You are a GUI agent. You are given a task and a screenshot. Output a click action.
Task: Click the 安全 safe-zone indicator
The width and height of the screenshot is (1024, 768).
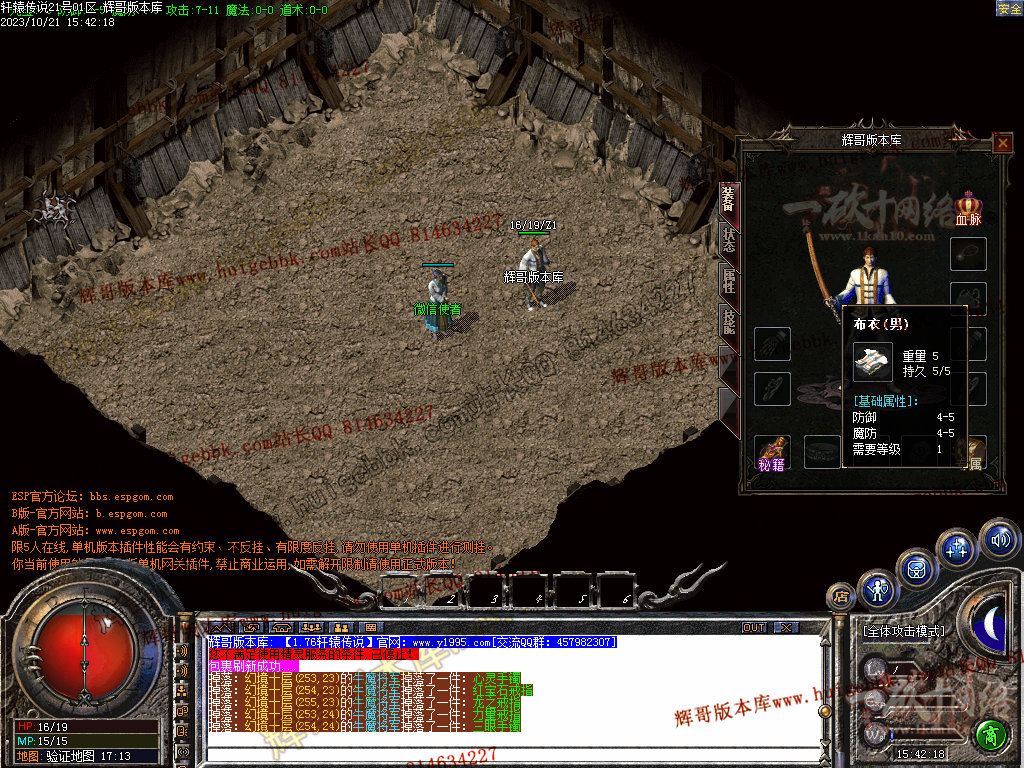pos(1009,8)
